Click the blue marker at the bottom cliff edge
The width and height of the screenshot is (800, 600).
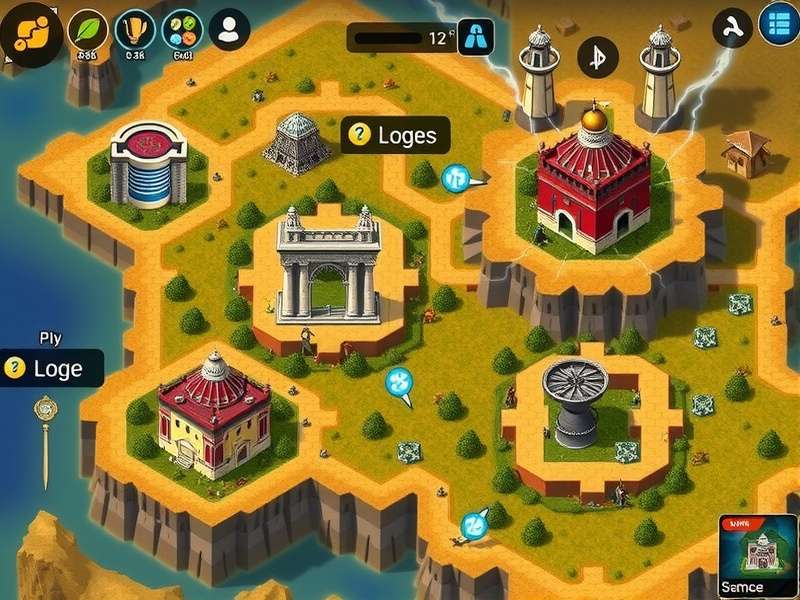click(473, 524)
